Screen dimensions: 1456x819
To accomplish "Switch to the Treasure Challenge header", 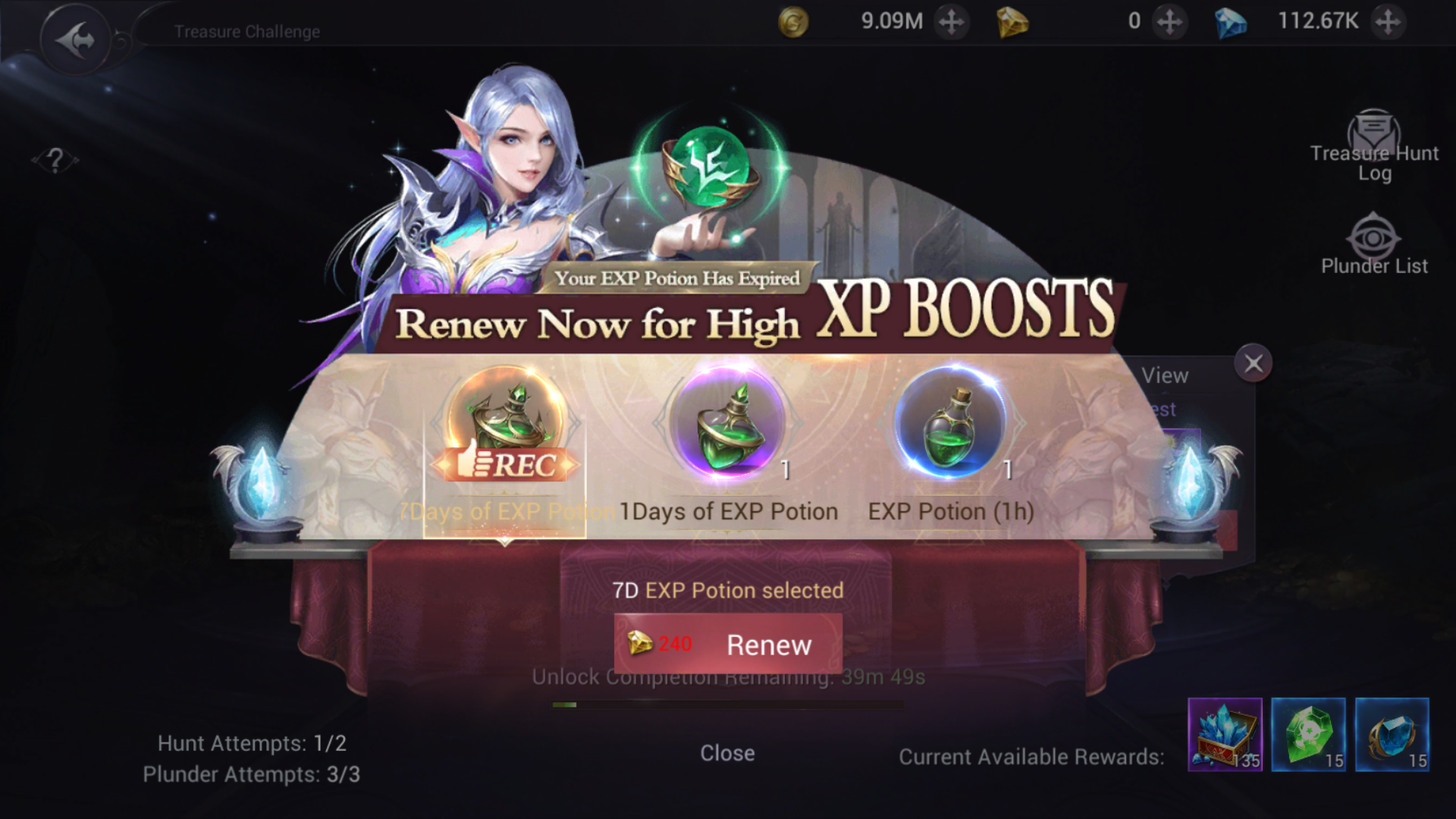I will click(246, 31).
